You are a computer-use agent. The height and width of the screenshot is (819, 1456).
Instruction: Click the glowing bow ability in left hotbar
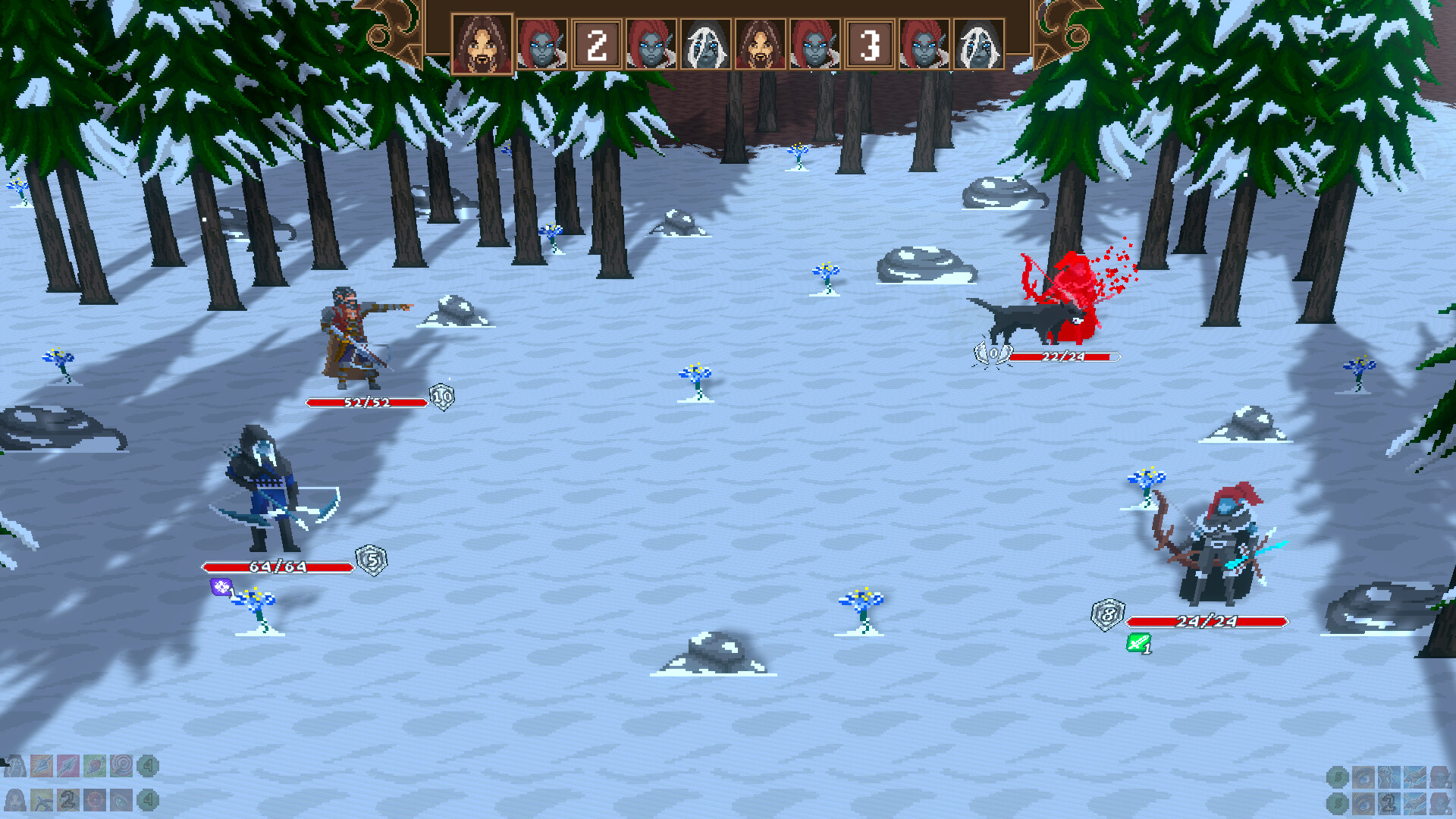[42, 802]
